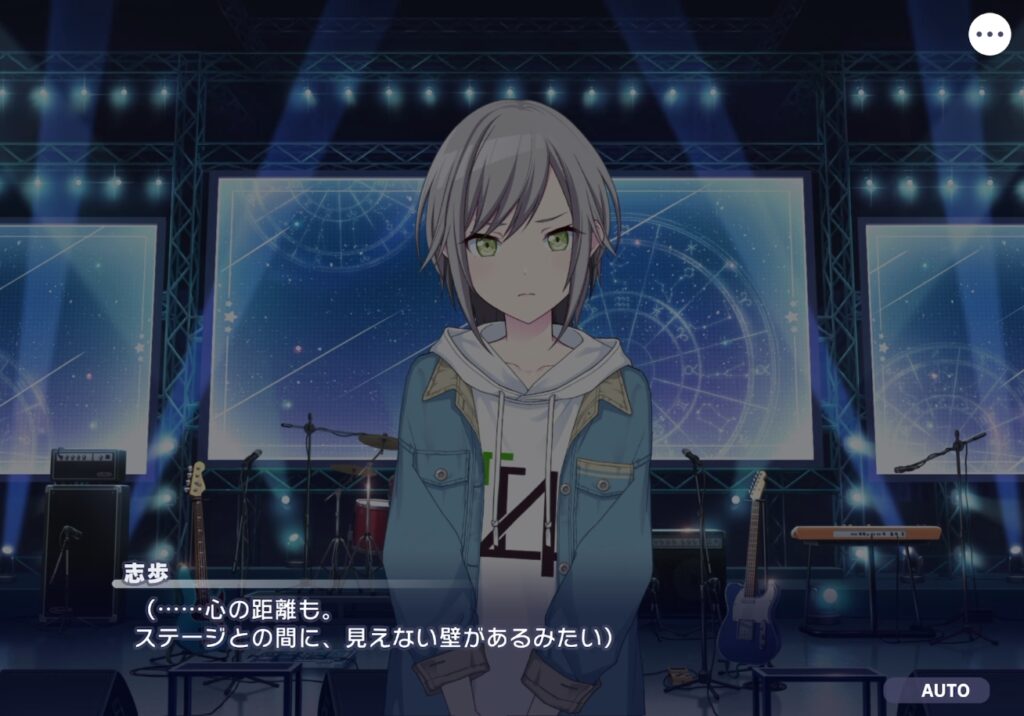Image resolution: width=1024 pixels, height=716 pixels.
Task: Open the three-dot options menu
Action: (x=990, y=34)
